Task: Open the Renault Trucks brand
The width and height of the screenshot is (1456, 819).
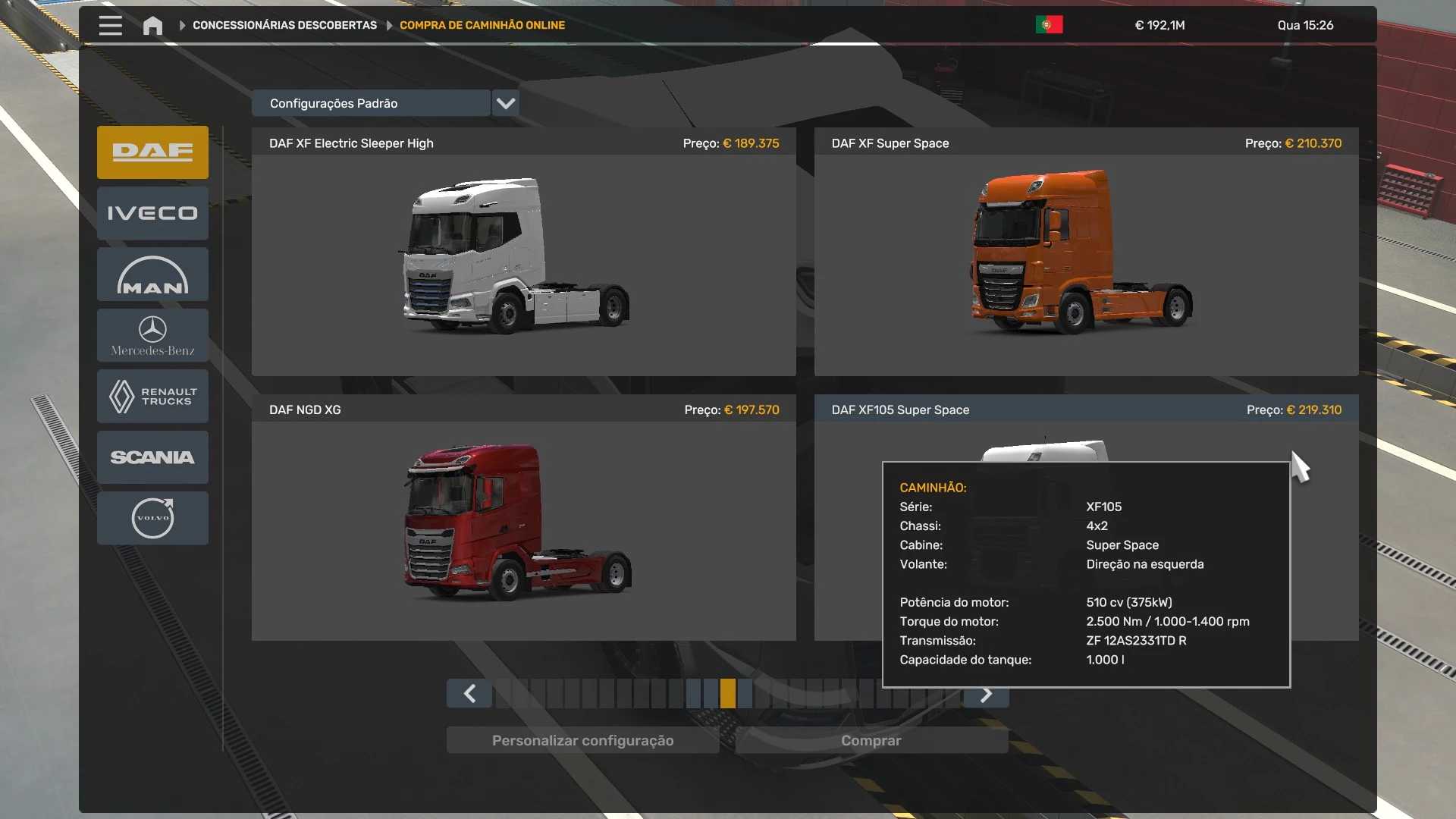Action: click(152, 396)
